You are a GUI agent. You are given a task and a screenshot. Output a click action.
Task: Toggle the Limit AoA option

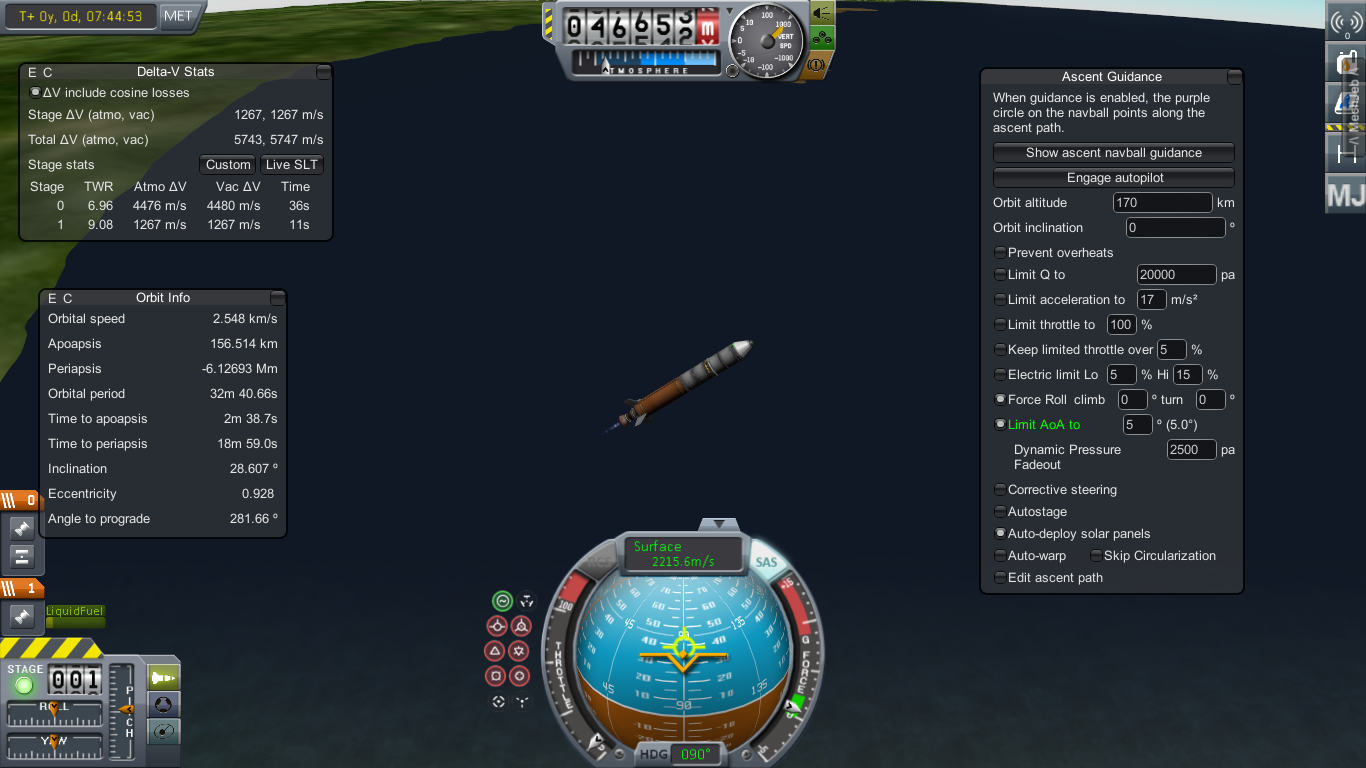[1000, 425]
